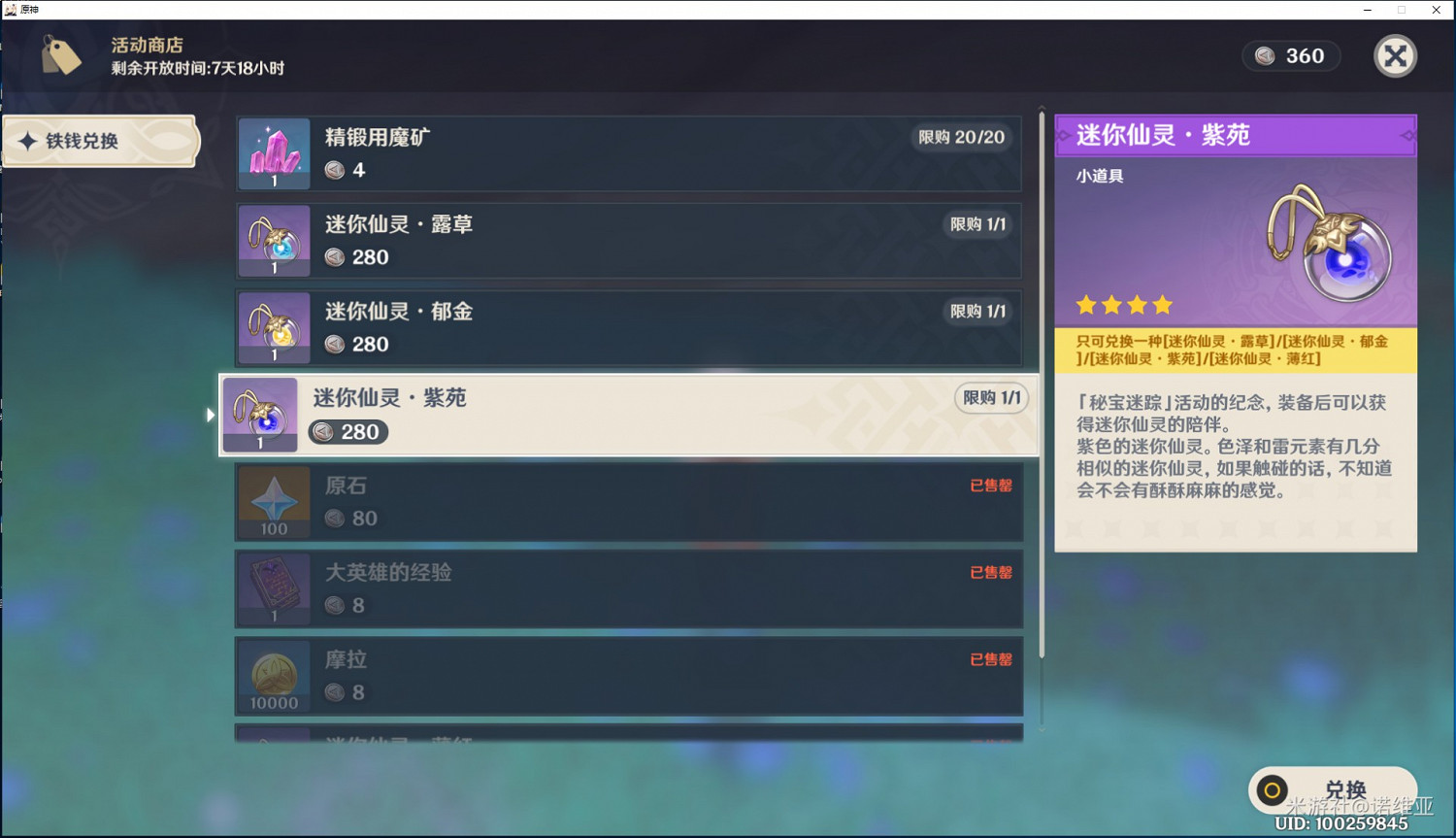Image resolution: width=1456 pixels, height=838 pixels.
Task: Click the sold-out 摩拉 shop row
Action: [x=629, y=675]
